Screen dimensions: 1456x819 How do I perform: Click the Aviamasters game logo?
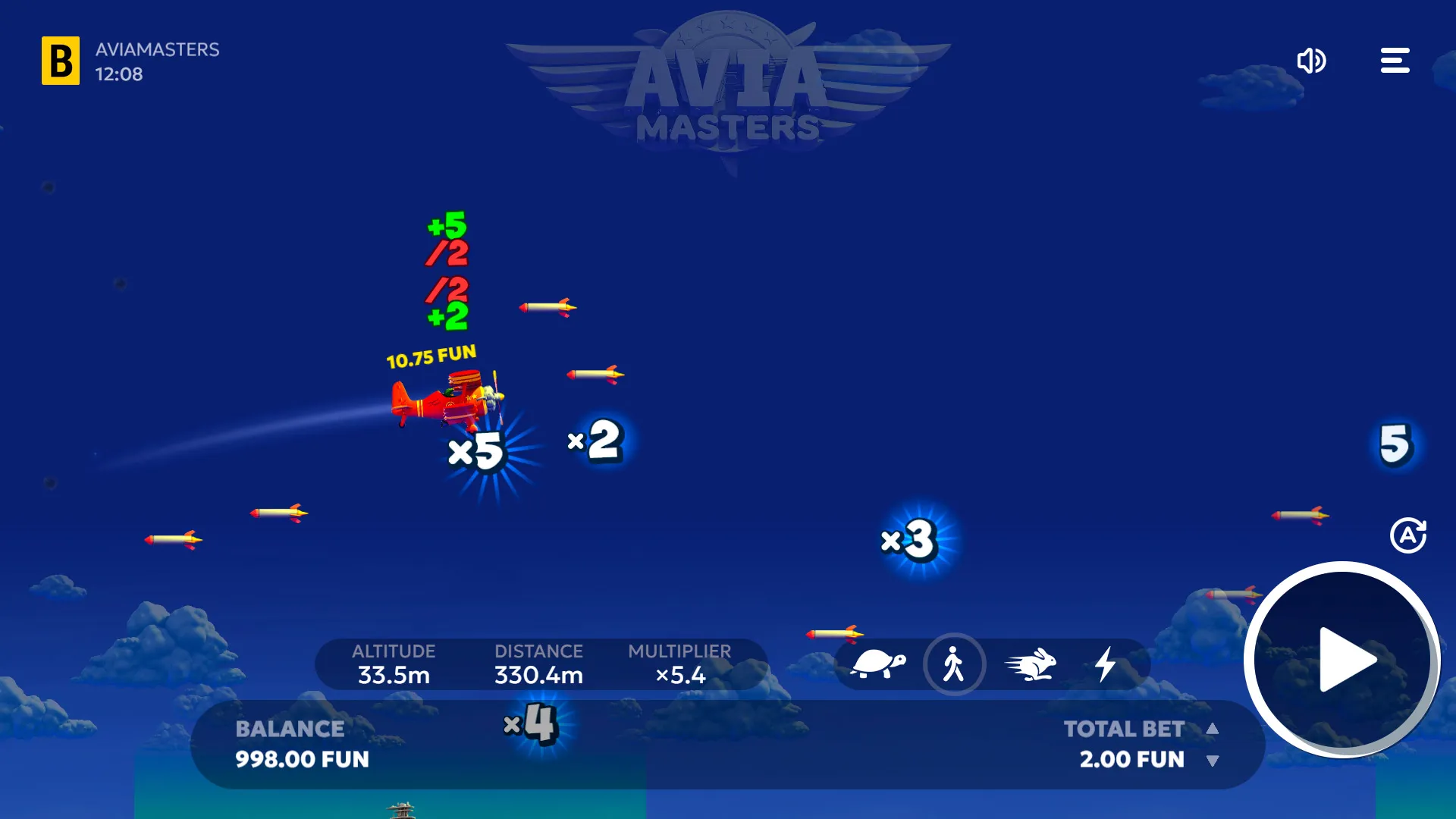(728, 87)
